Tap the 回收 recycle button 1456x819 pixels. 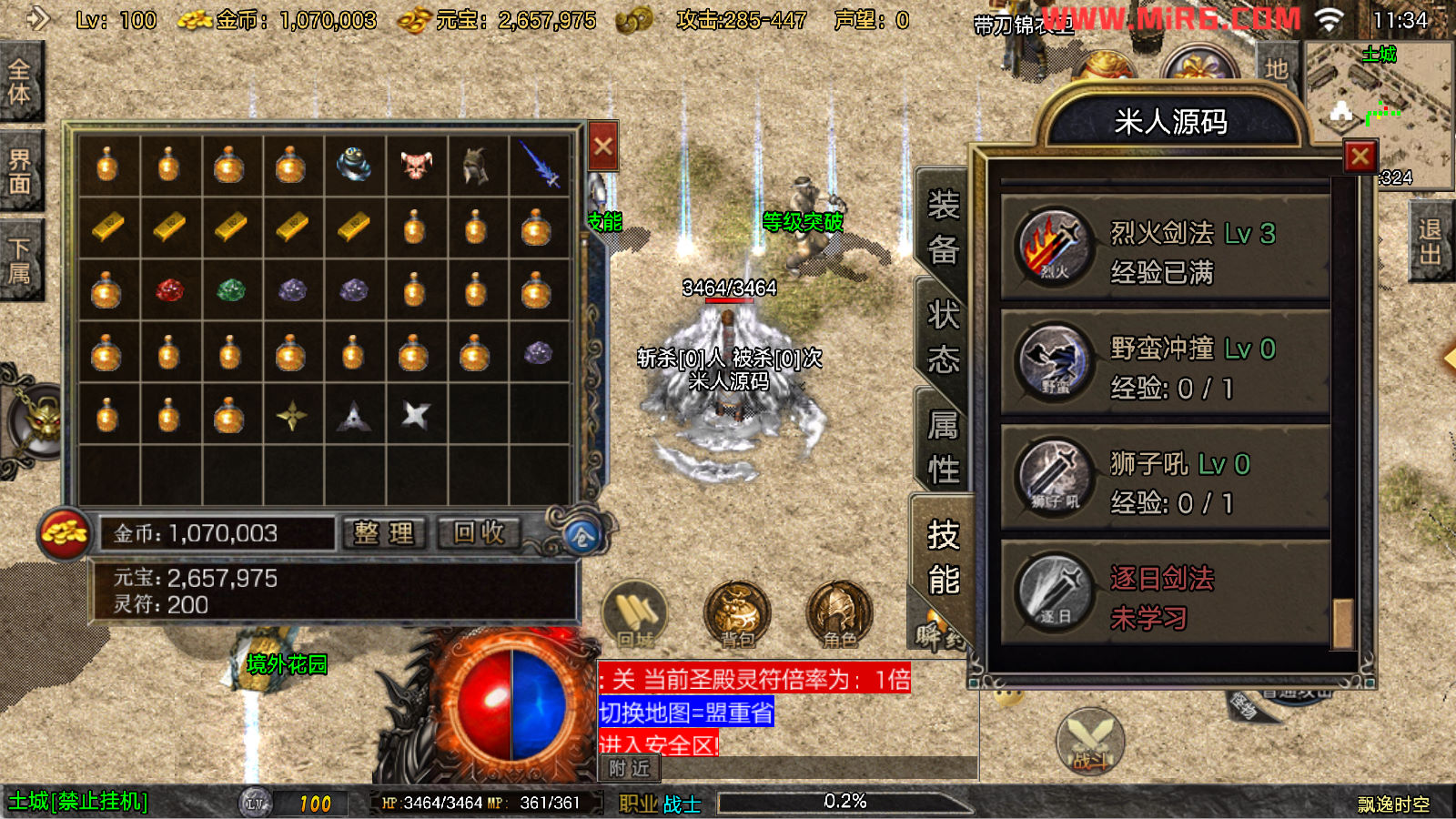click(480, 533)
